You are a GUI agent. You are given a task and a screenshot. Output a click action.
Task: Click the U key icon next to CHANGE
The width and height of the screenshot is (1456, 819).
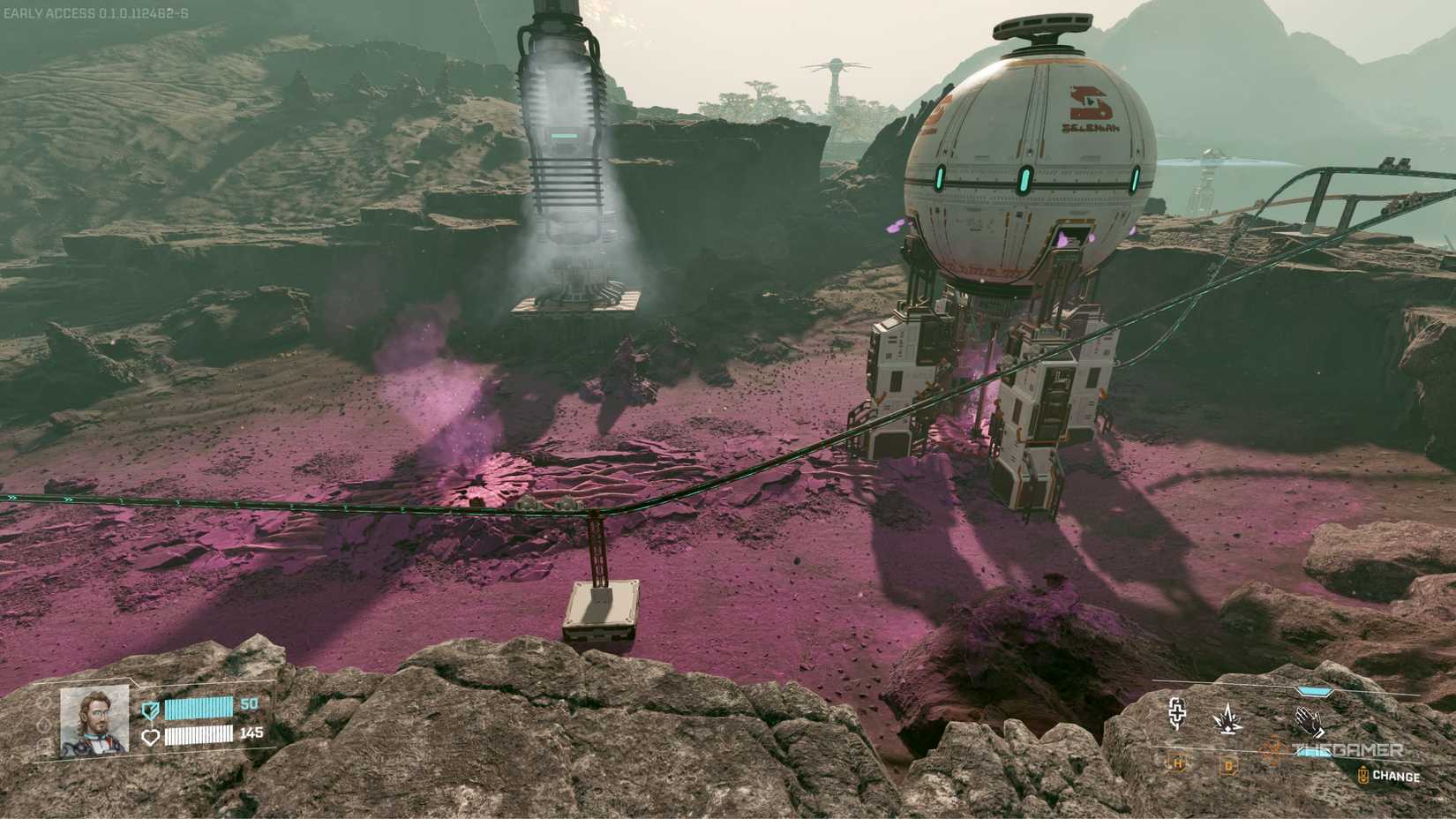(x=1363, y=773)
